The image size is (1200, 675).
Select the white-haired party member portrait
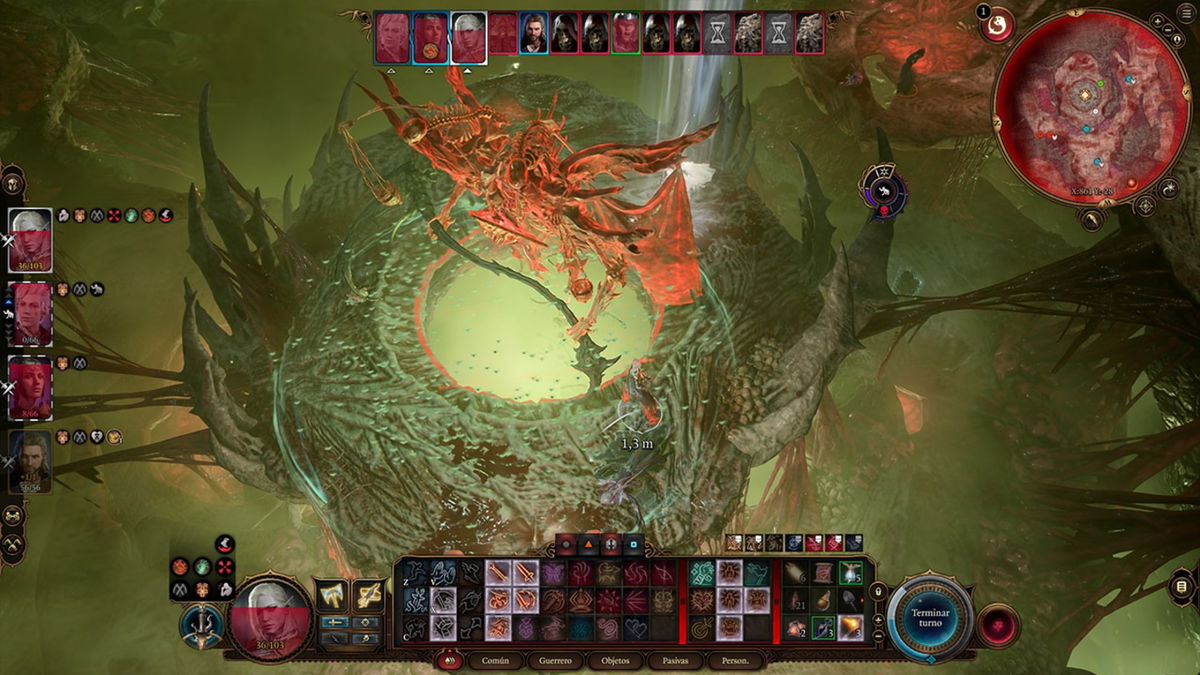point(30,240)
